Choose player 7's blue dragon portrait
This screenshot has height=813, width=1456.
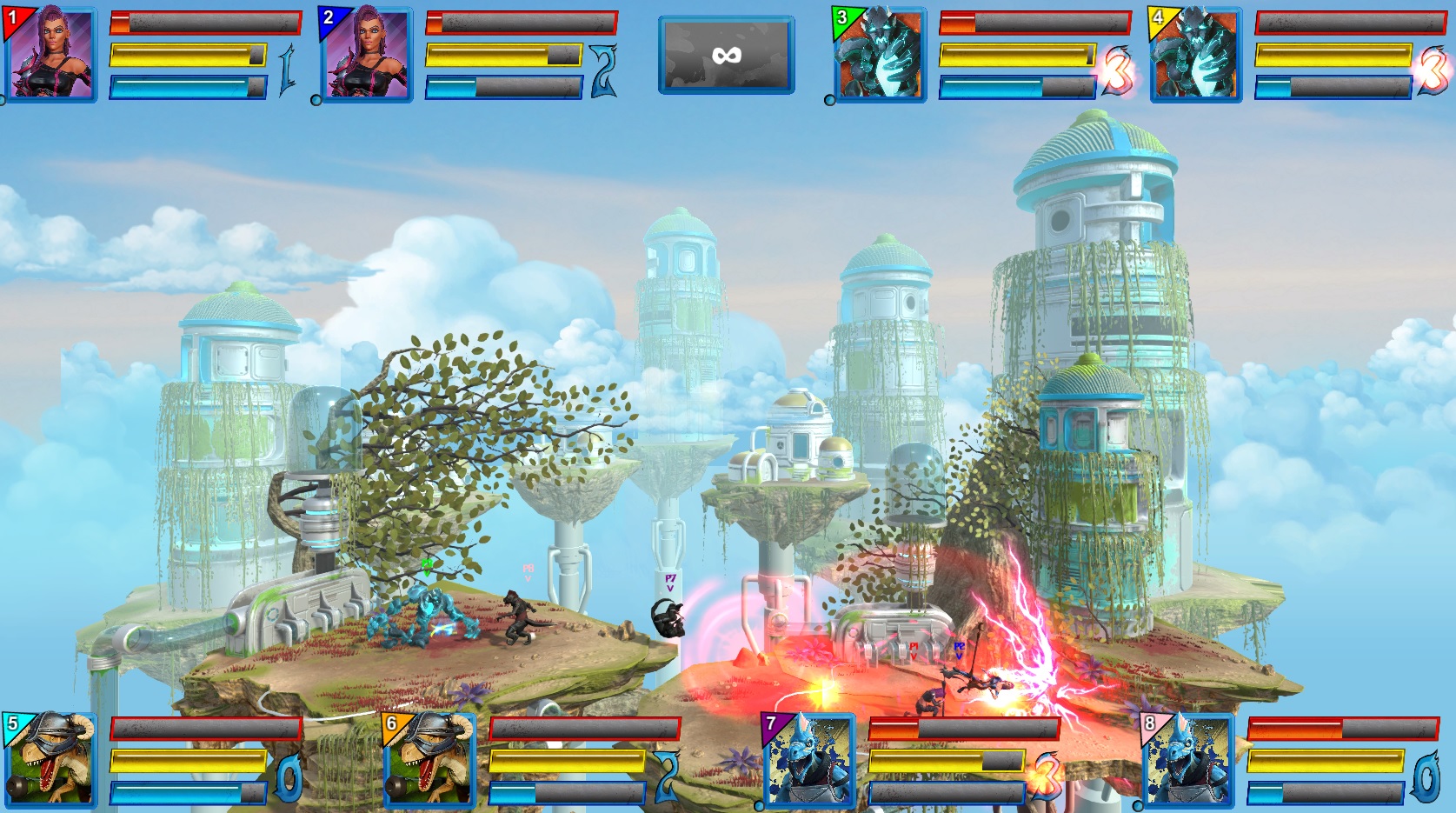810,761
